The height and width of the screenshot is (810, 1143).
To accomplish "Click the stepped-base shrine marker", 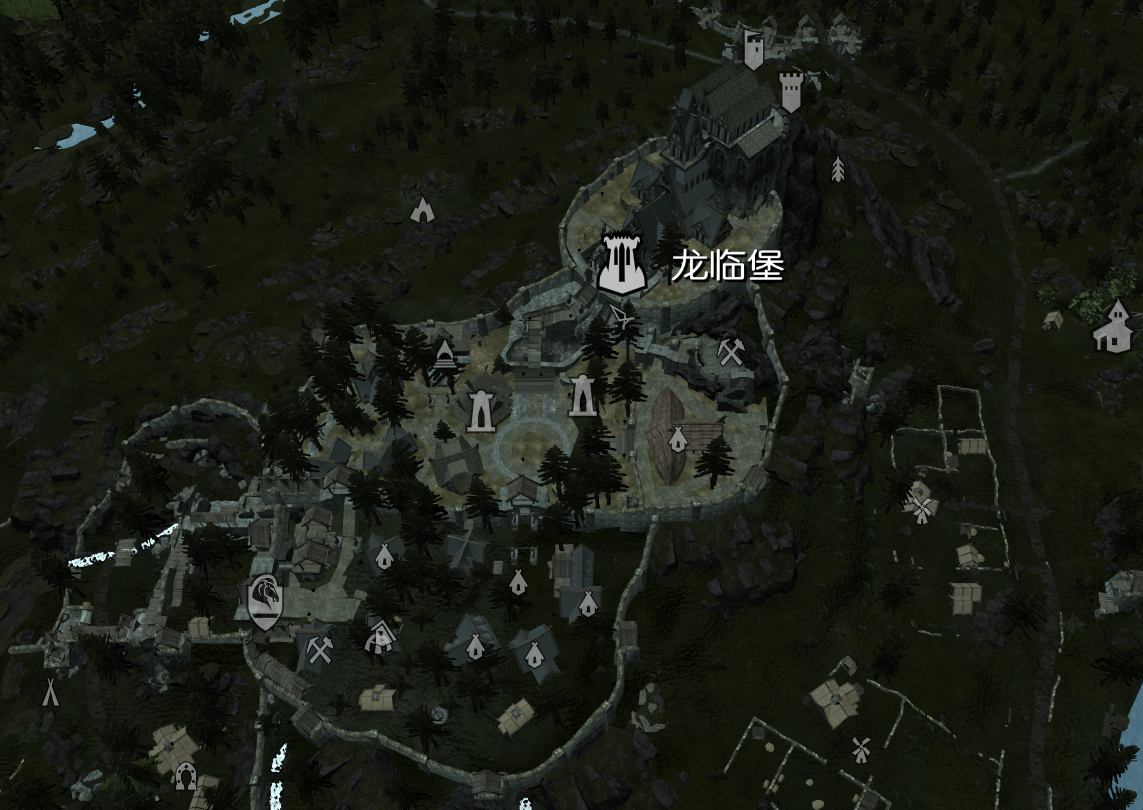I will click(x=444, y=354).
